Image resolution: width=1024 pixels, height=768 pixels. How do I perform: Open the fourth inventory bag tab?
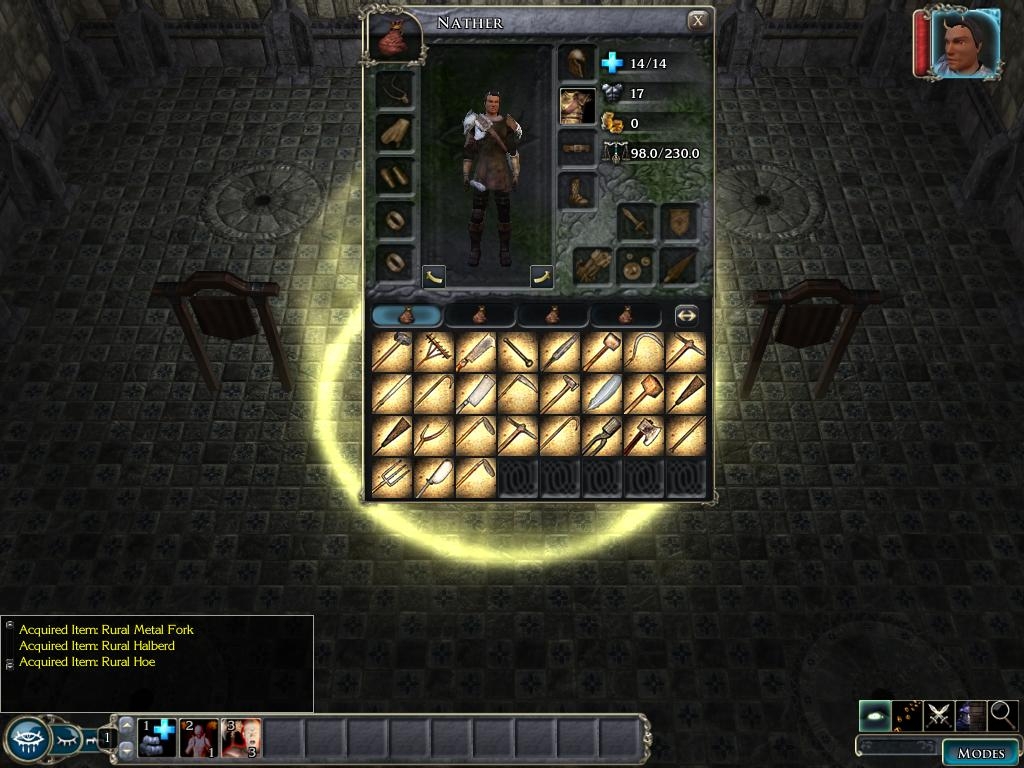coord(625,316)
